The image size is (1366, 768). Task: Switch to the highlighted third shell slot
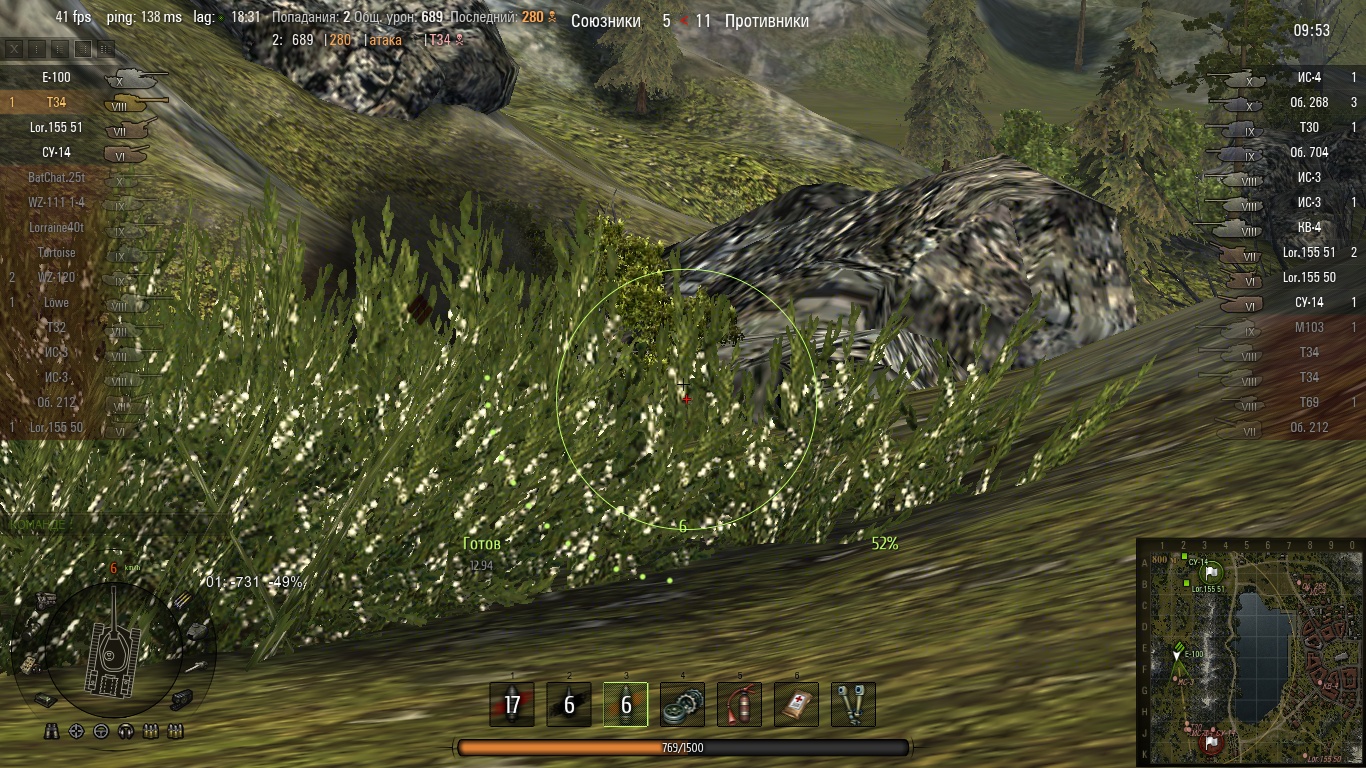pyautogui.click(x=626, y=704)
